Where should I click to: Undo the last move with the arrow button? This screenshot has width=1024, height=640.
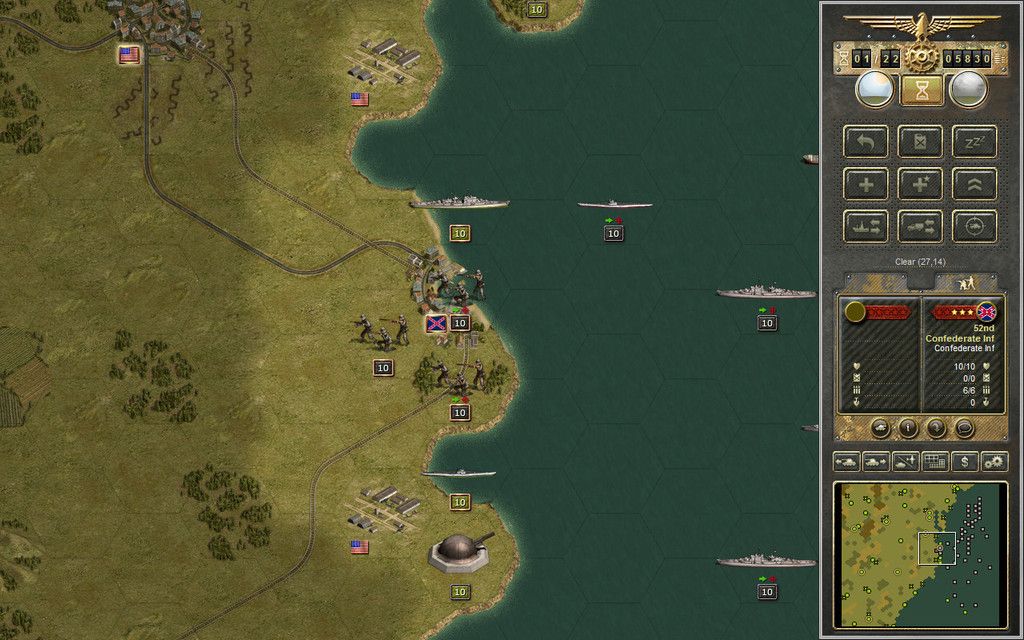[x=865, y=141]
